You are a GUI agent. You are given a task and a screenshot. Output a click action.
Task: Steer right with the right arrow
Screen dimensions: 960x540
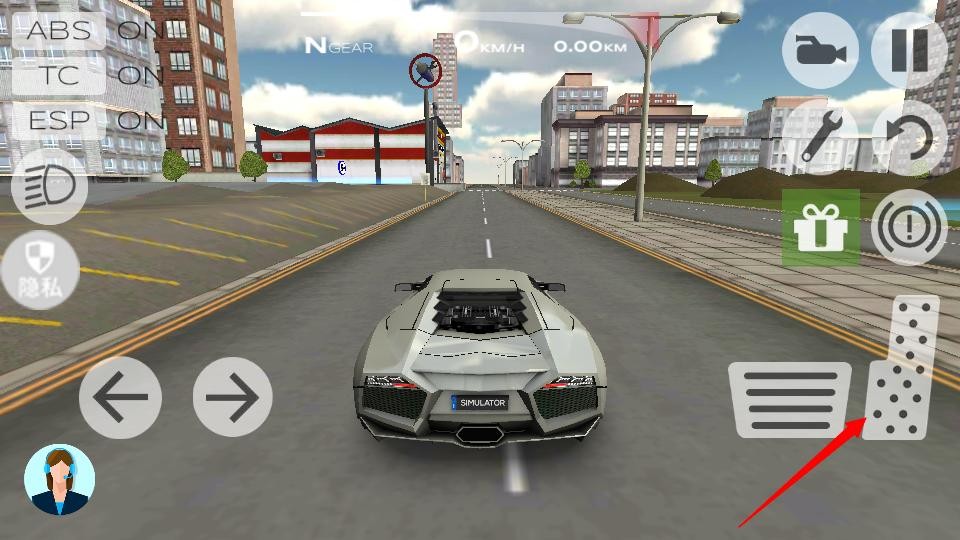coord(232,397)
